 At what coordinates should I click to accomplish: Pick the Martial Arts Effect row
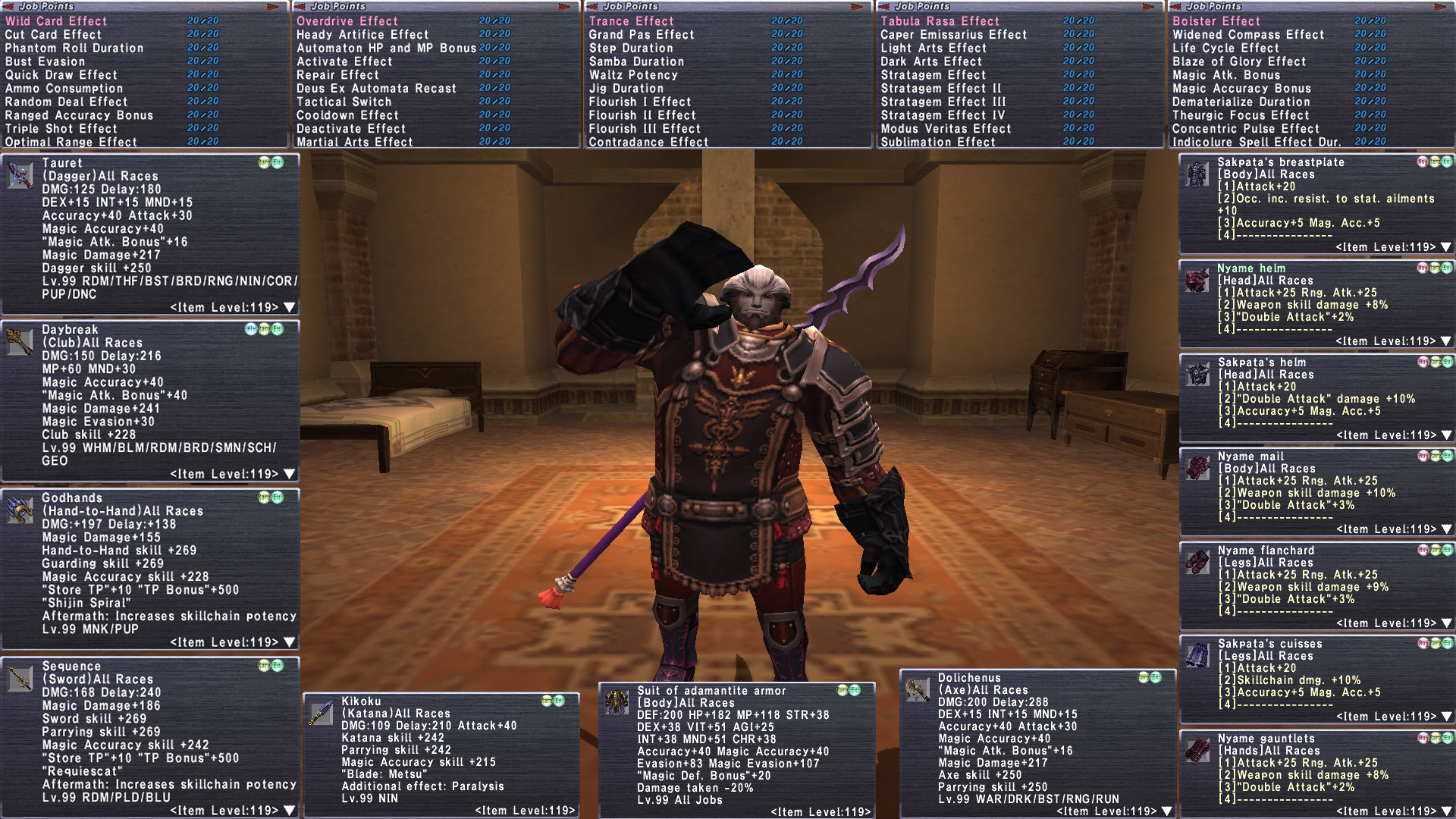[354, 142]
